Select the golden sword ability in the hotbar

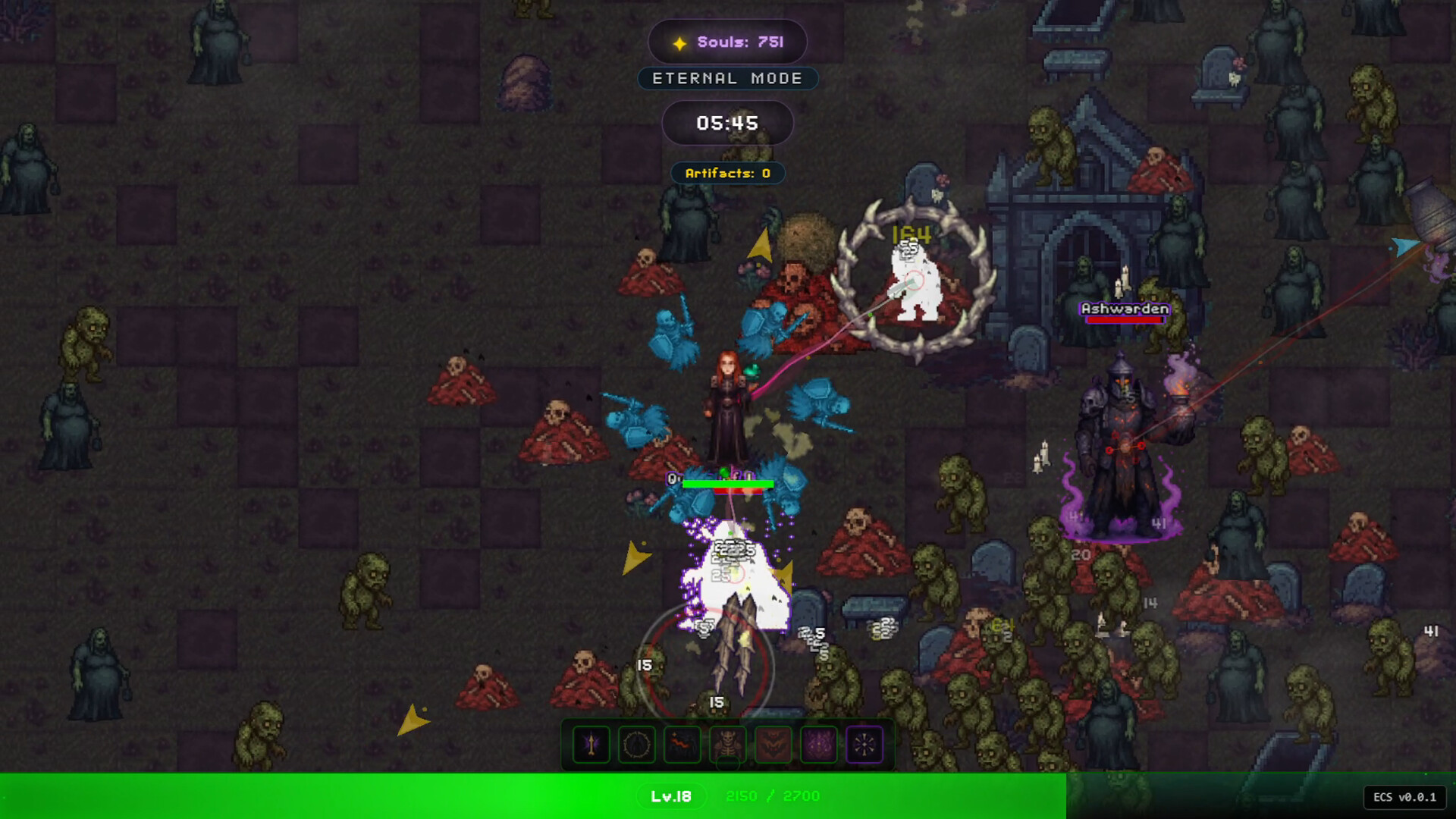point(591,745)
